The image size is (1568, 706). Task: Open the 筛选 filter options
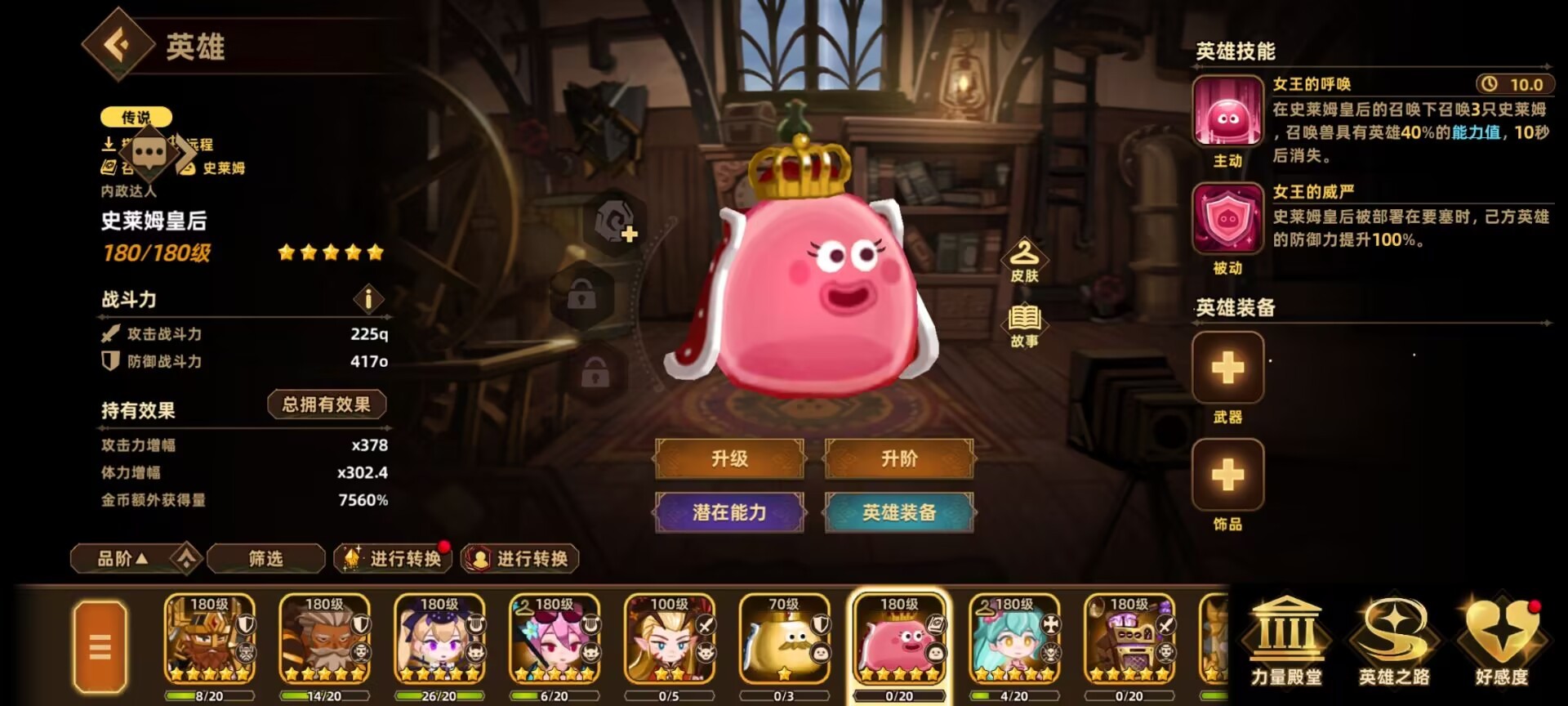click(265, 558)
